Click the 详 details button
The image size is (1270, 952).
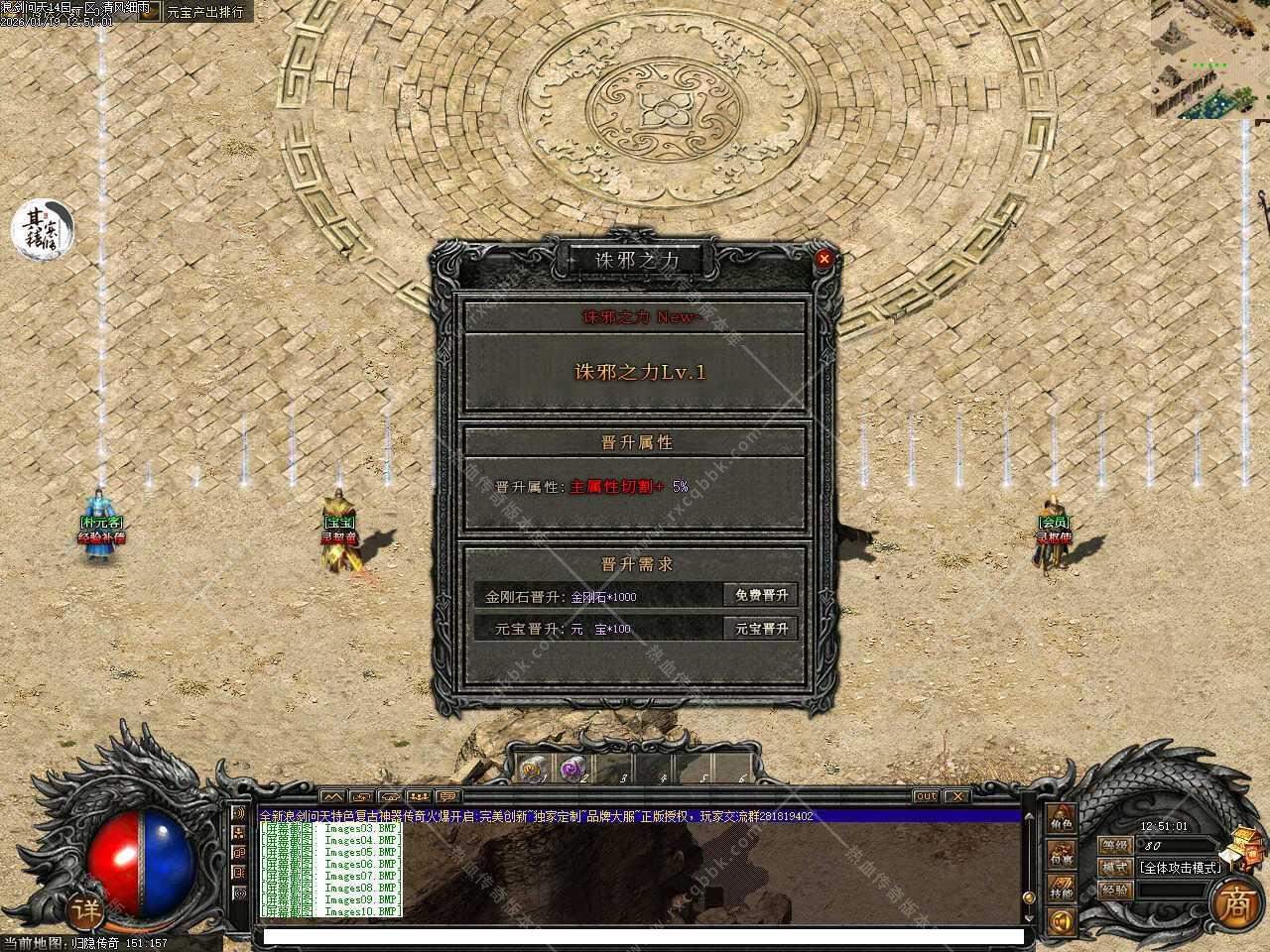(87, 907)
